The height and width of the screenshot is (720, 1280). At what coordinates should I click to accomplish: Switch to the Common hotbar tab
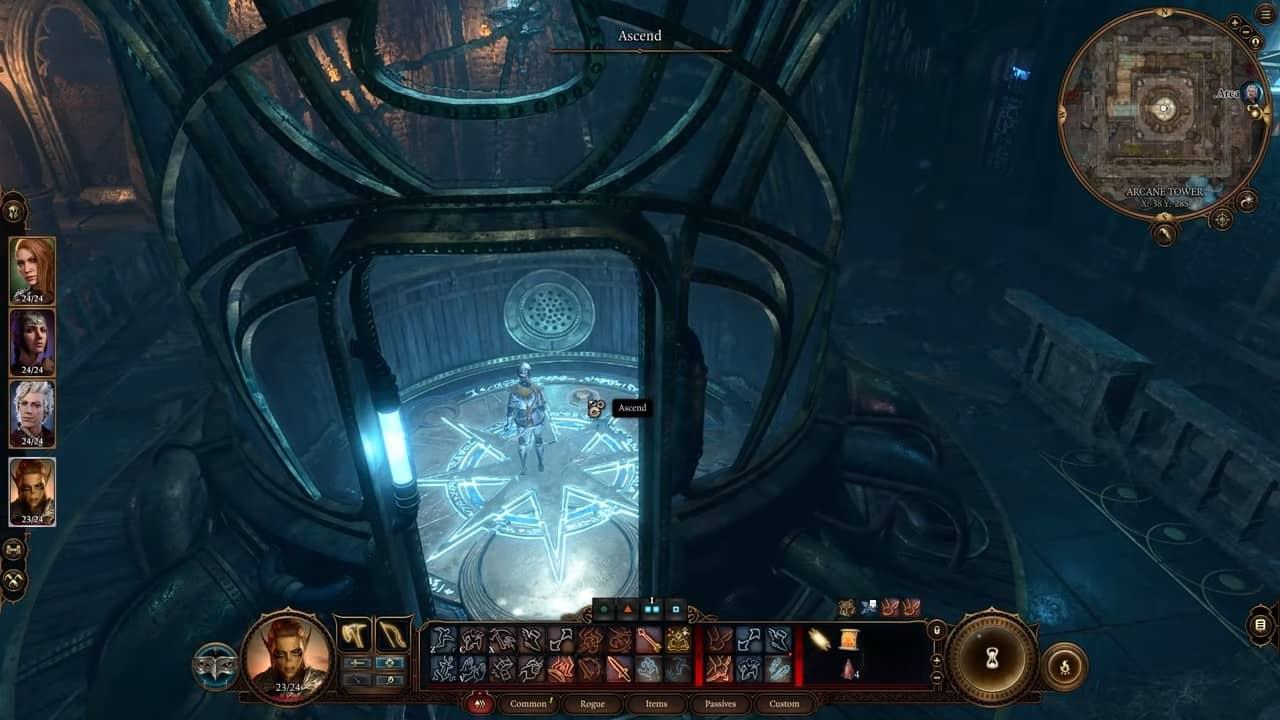point(528,704)
